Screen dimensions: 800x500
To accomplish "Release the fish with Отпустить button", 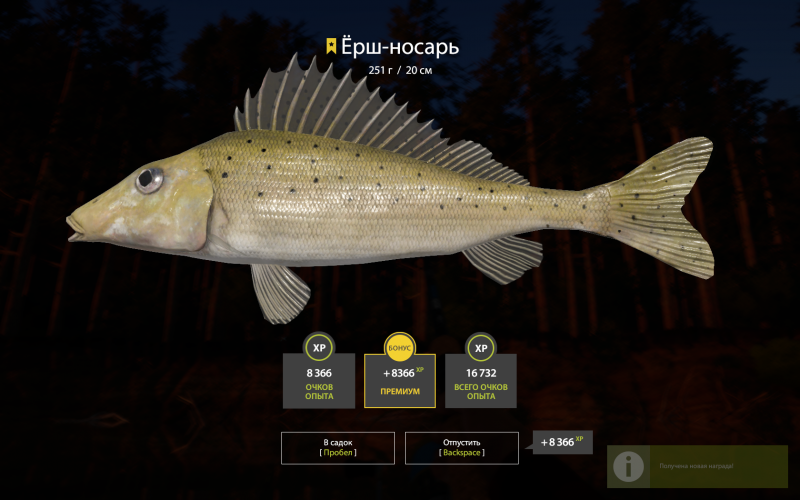I will [461, 447].
